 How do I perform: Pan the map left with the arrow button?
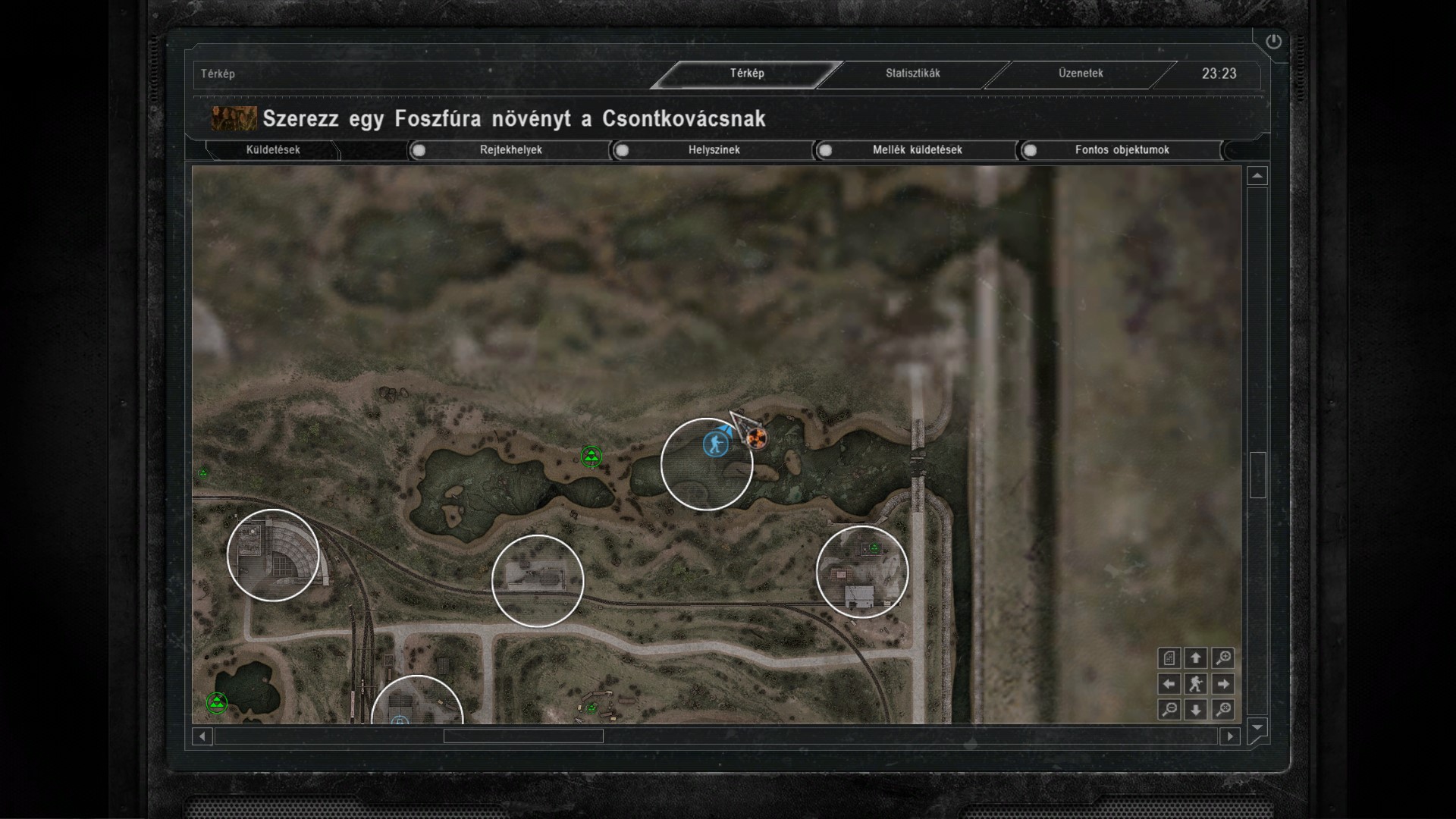coord(1169,684)
